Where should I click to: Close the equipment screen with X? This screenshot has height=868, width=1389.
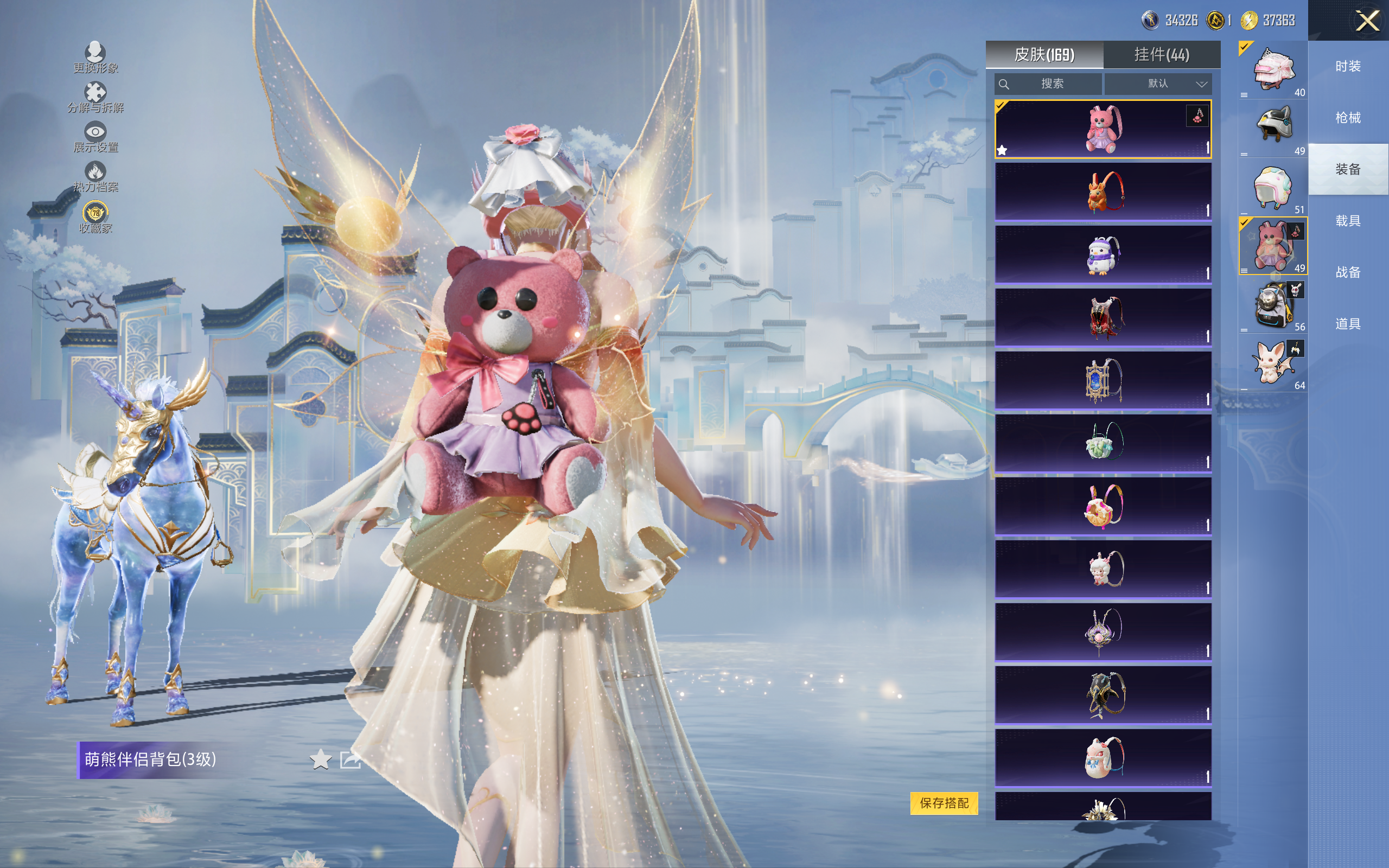coord(1367,21)
